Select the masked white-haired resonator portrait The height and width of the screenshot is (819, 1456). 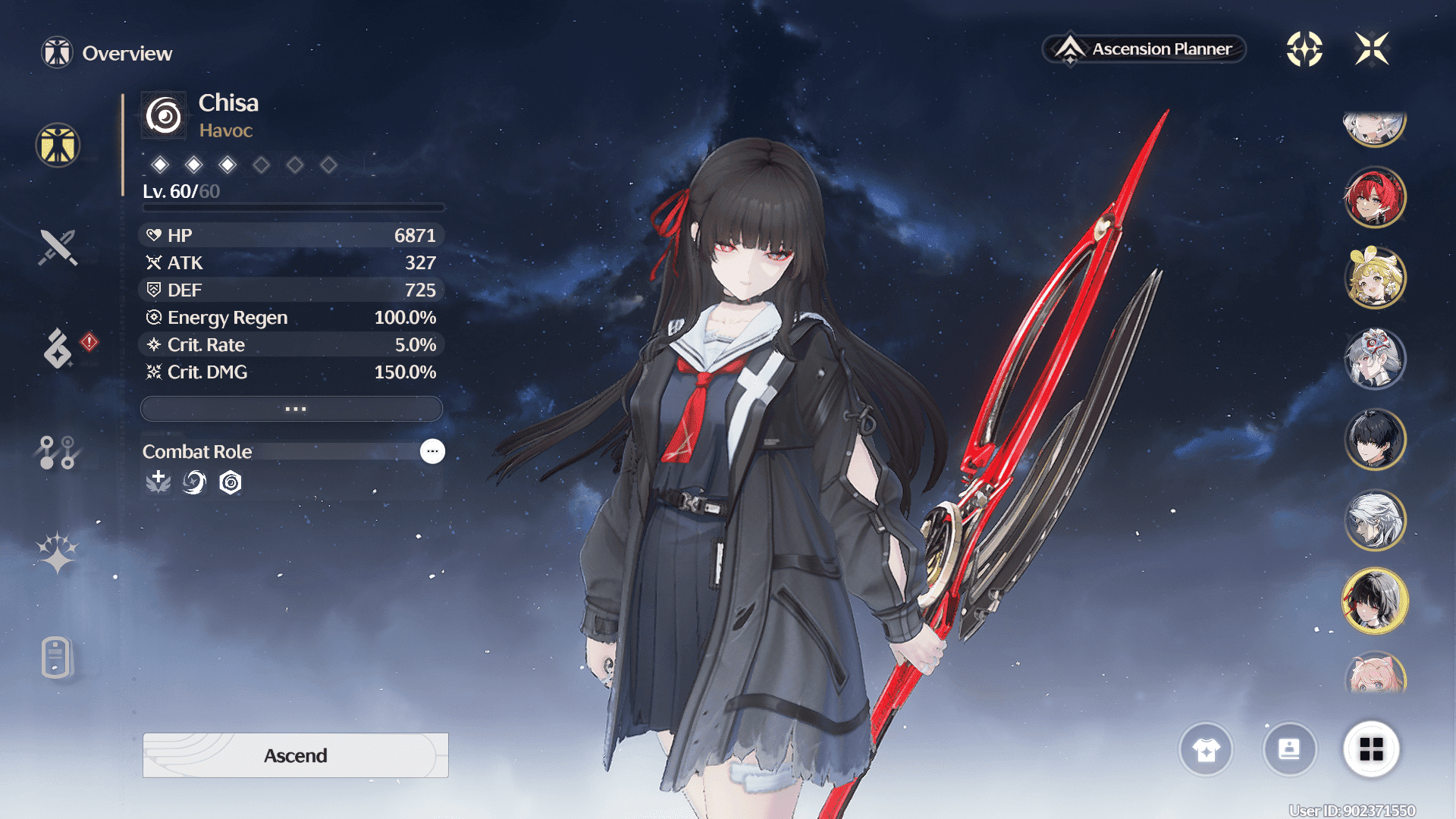(1374, 359)
